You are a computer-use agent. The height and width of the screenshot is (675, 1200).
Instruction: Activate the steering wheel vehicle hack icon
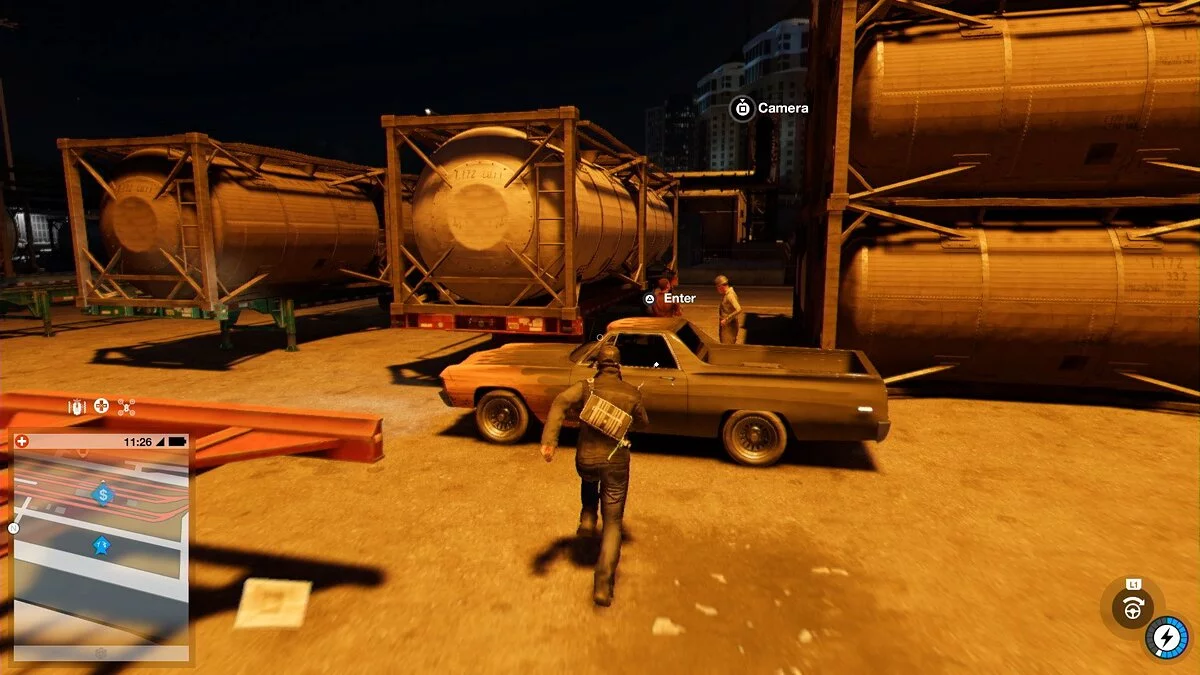1133,608
